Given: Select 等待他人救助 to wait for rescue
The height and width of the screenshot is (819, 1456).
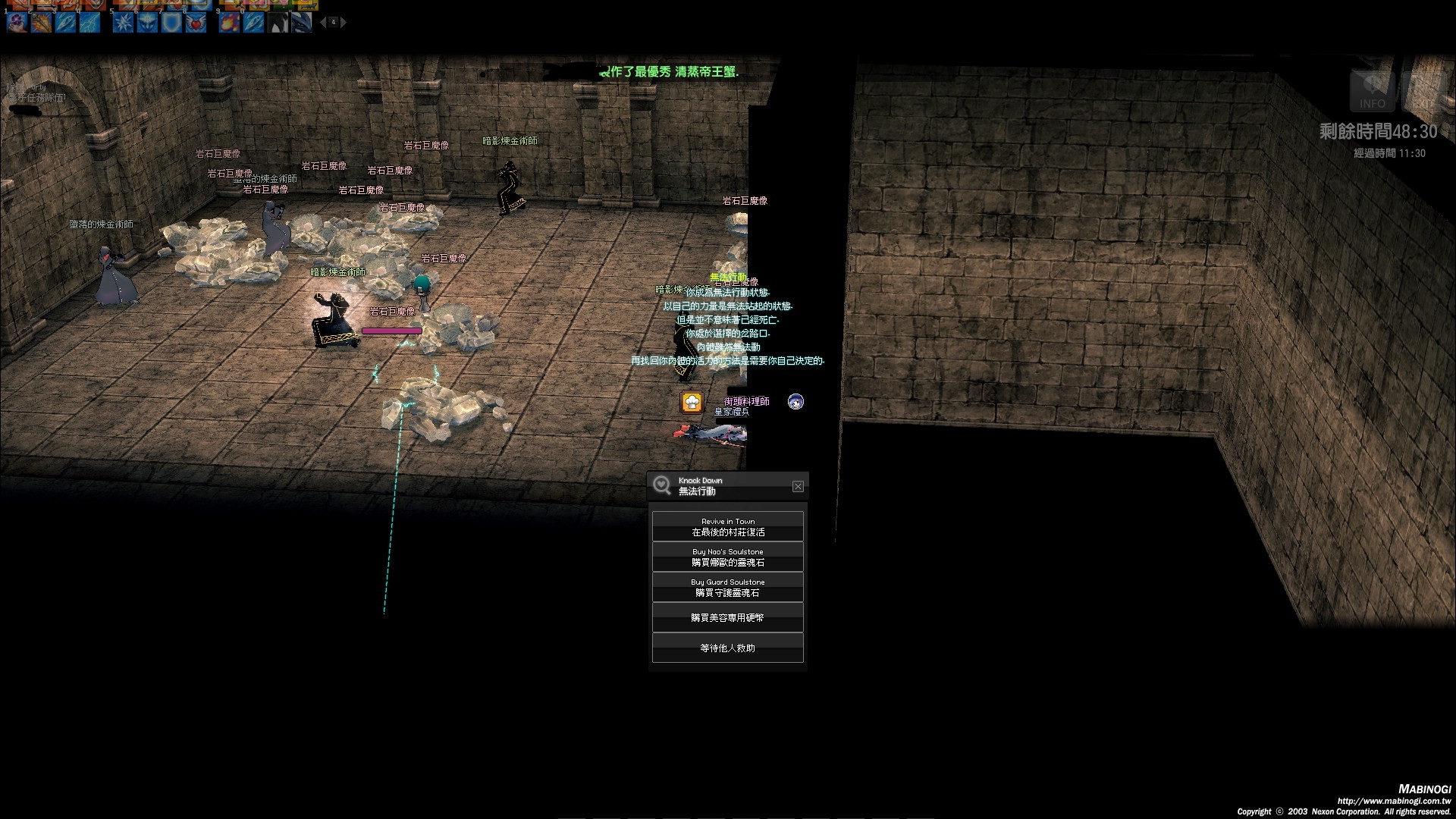Looking at the screenshot, I should click(727, 648).
